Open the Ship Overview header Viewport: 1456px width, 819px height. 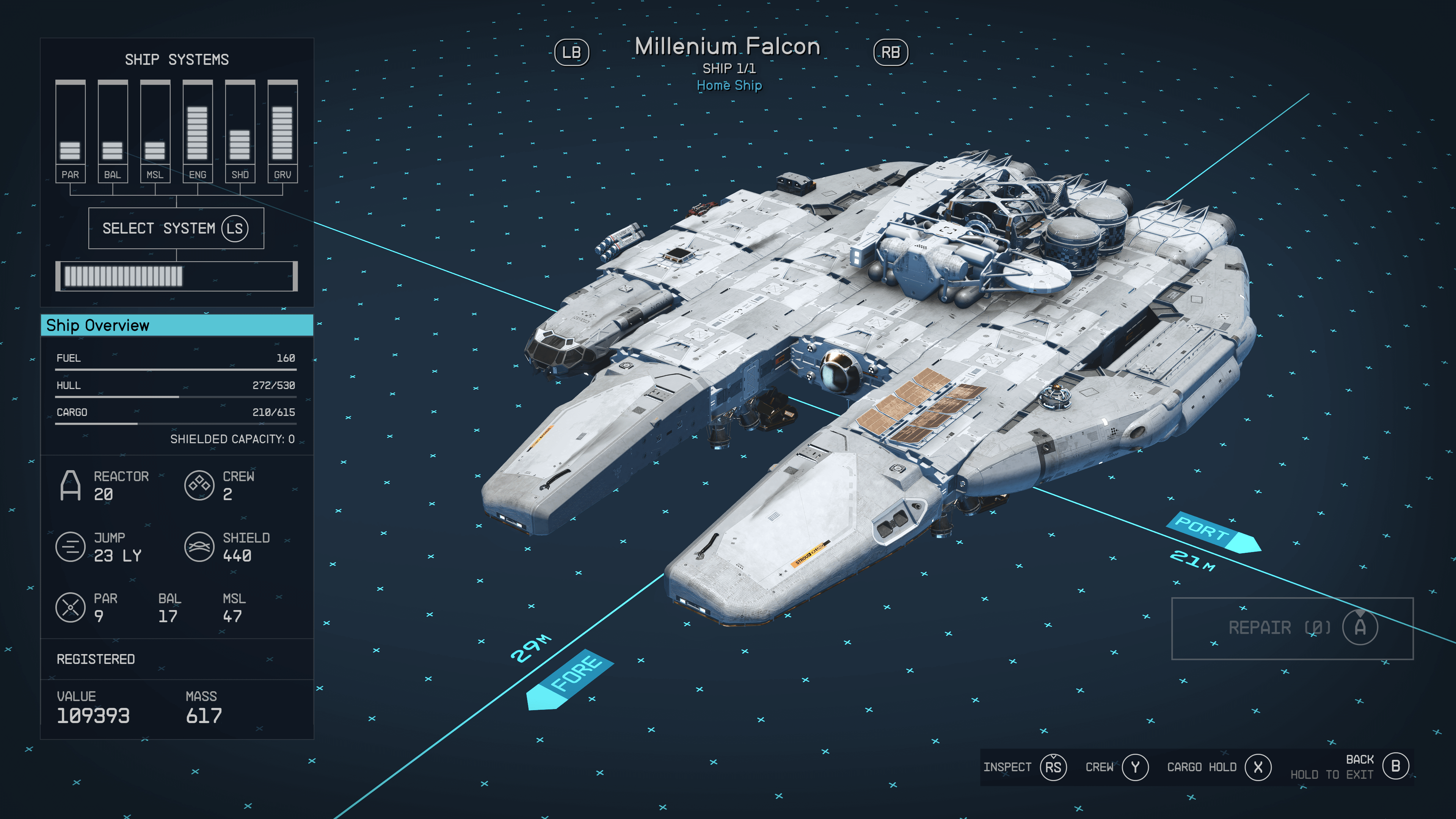point(177,326)
